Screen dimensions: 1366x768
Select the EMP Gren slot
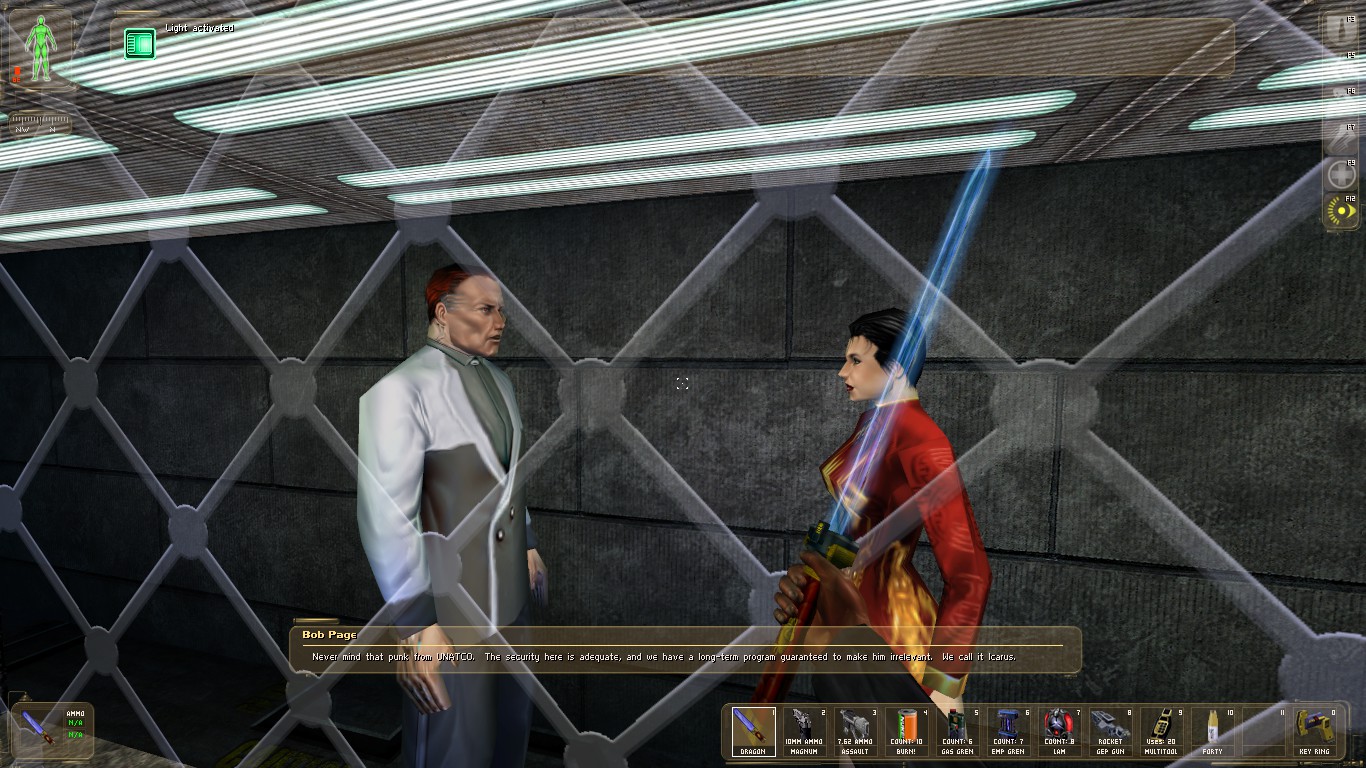[x=1008, y=730]
